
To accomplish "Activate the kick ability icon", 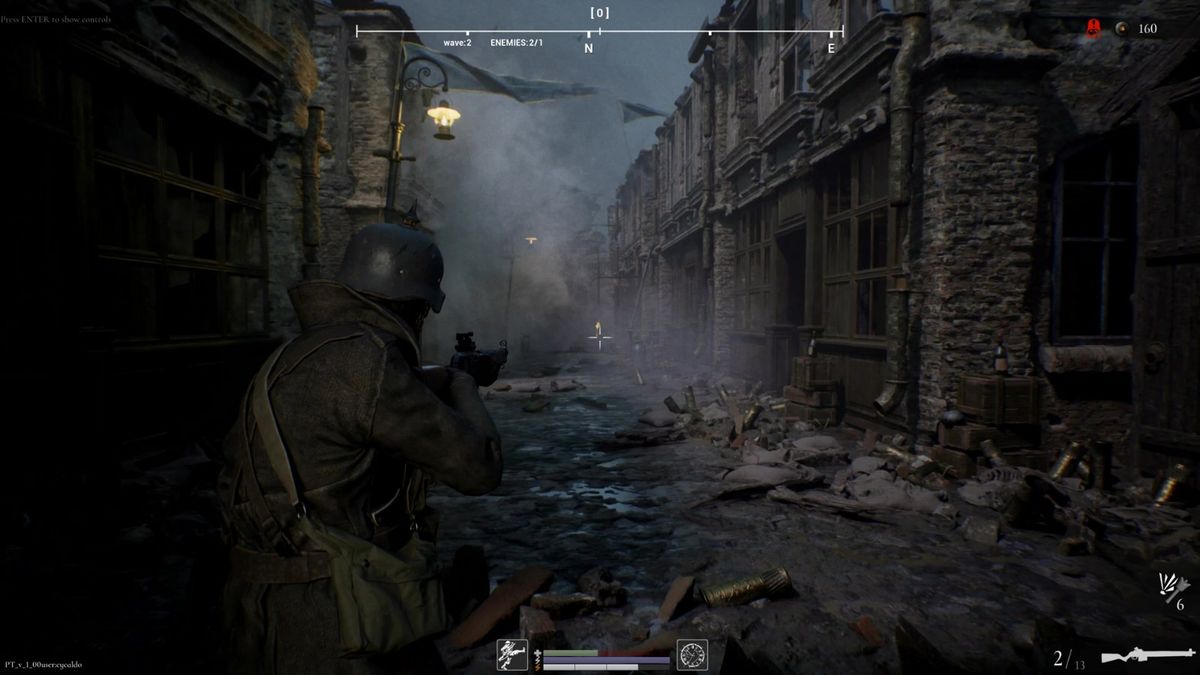I will pos(512,654).
